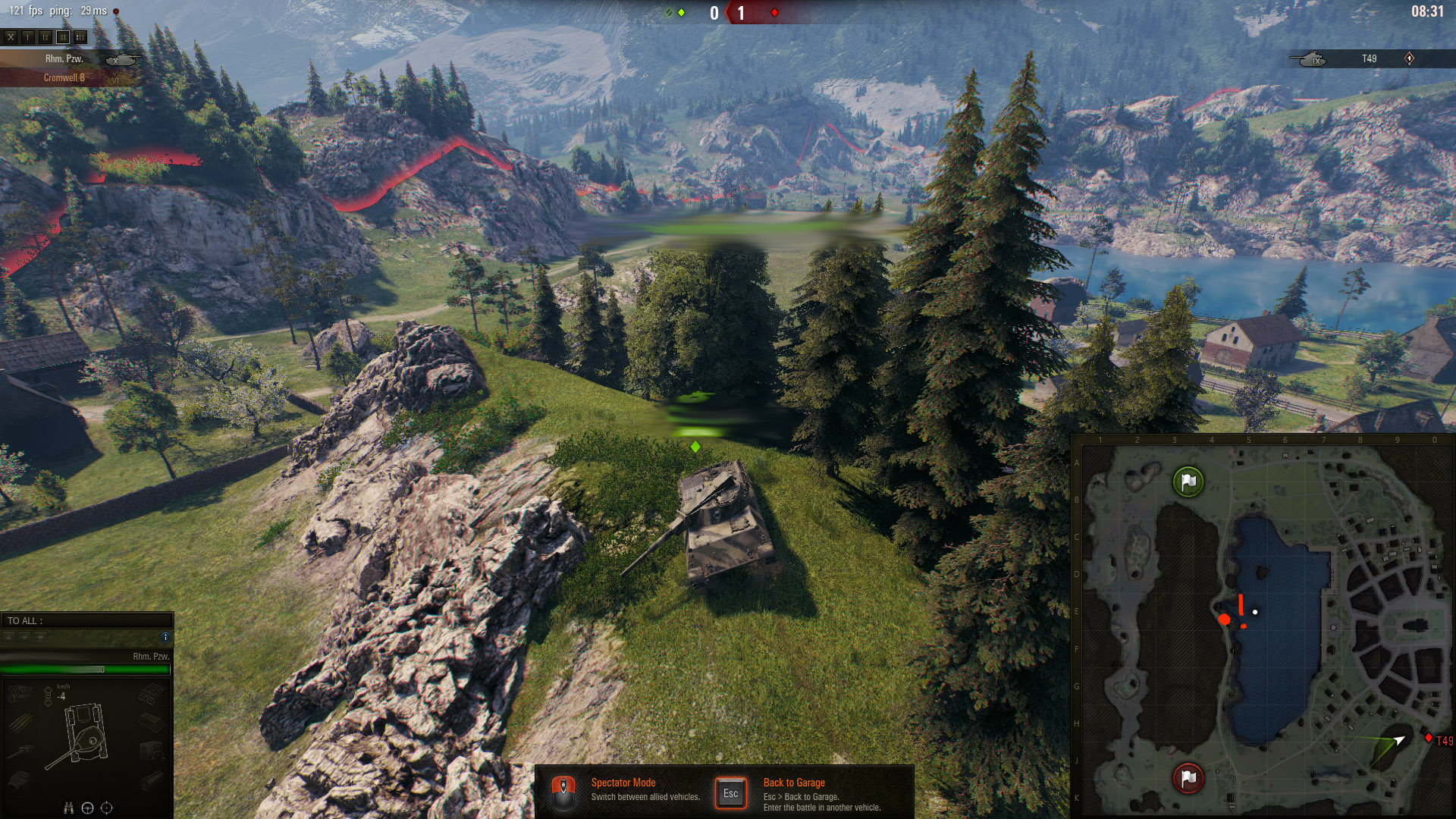1456x819 pixels.
Task: Hide the team panel with the X button
Action: pos(11,36)
